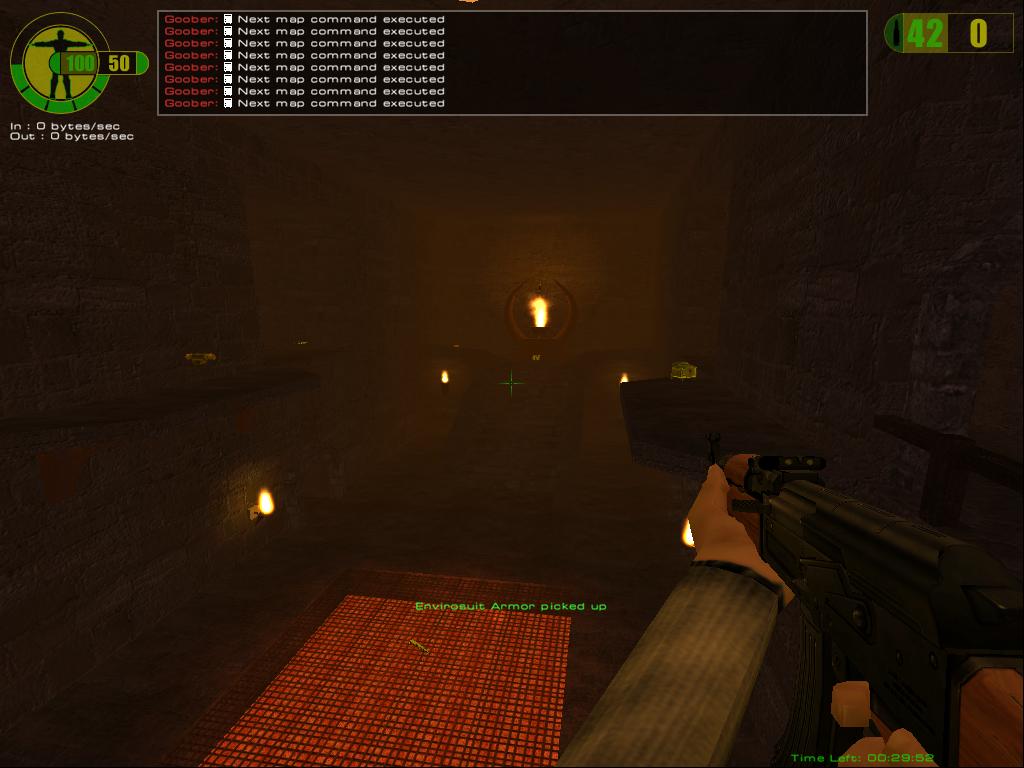Select the player body status icon
Viewport: 1024px width, 768px height.
tap(57, 63)
